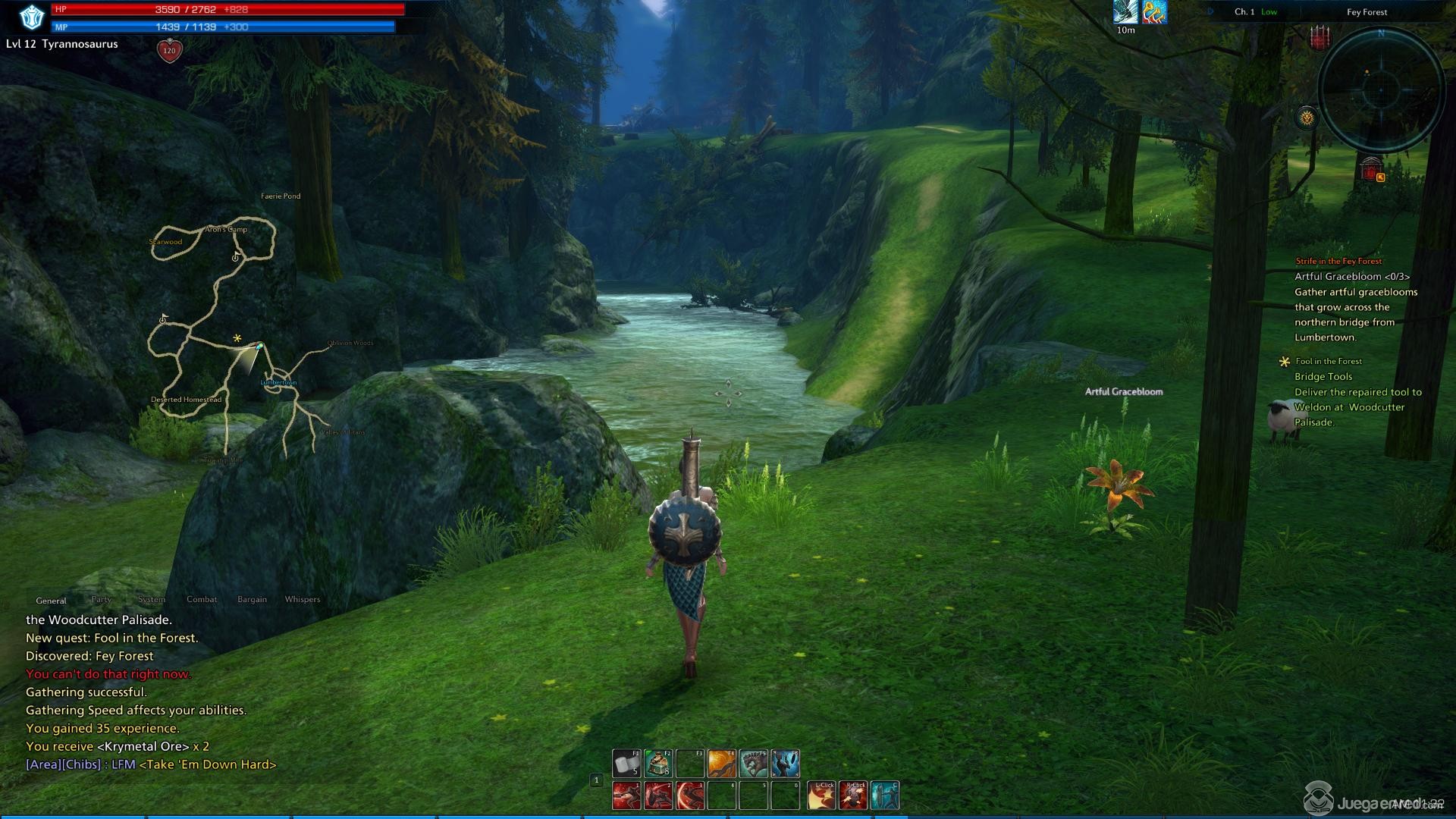Click the circular minimap compass
This screenshot has height=819, width=1456.
[1380, 89]
